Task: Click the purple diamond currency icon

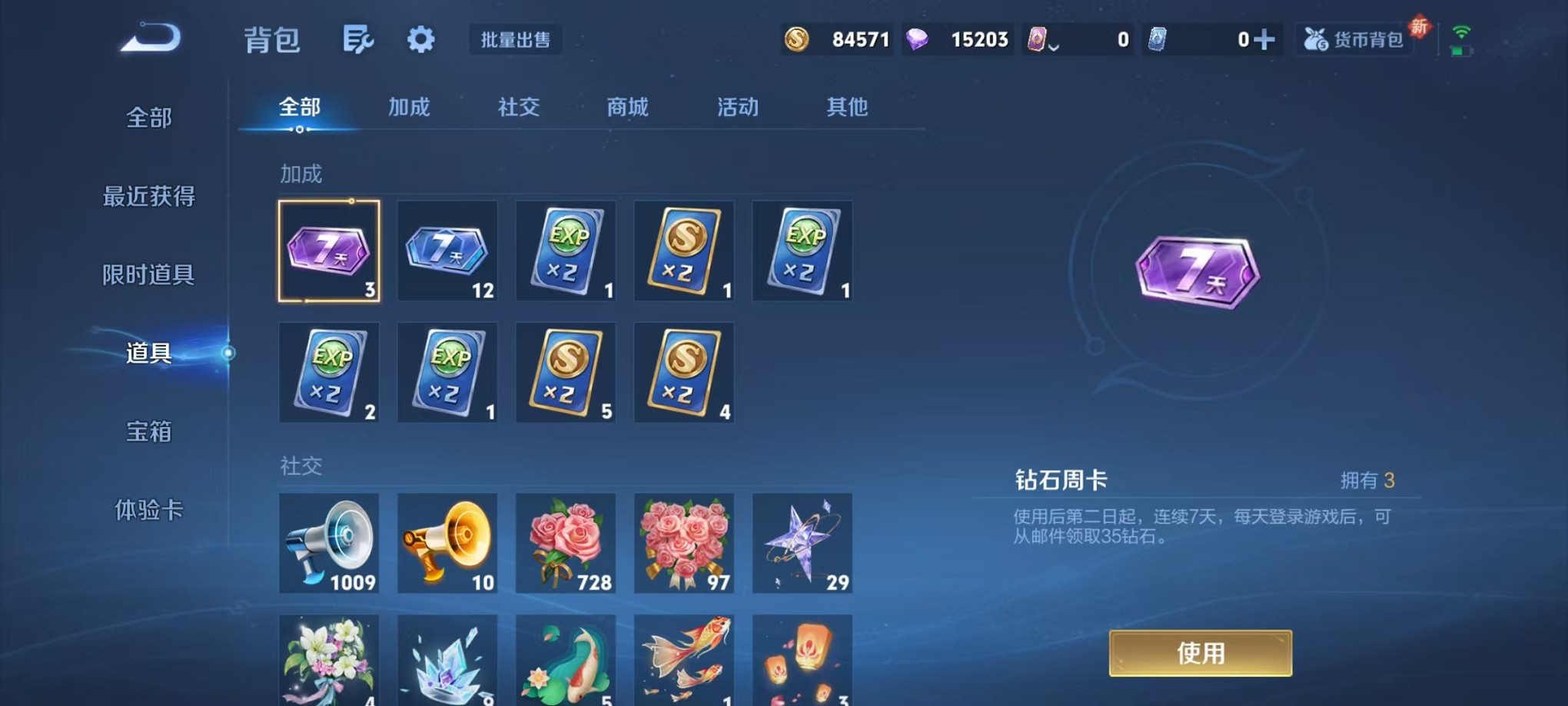Action: [919, 38]
